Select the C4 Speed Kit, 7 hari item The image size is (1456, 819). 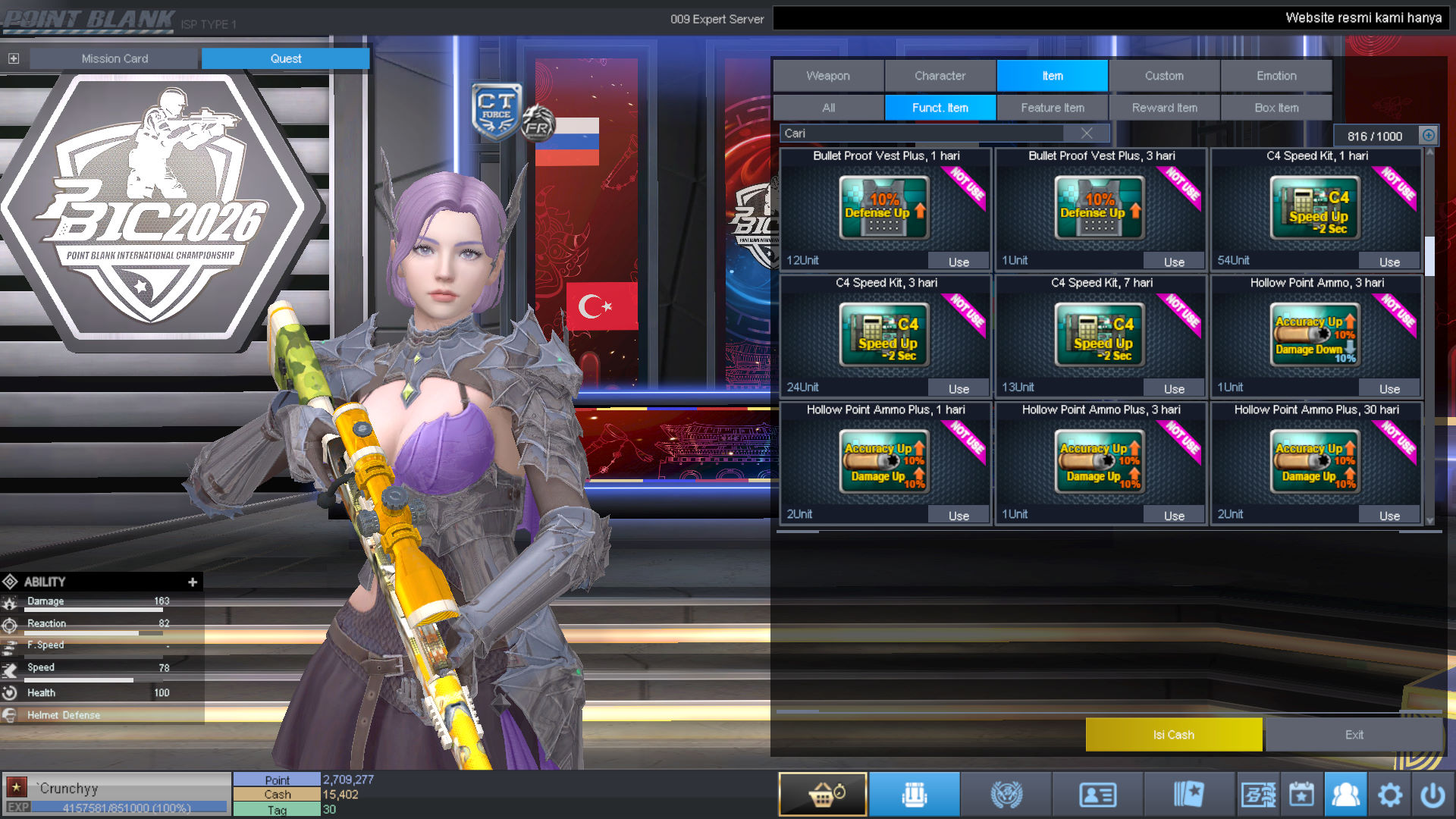click(1100, 335)
